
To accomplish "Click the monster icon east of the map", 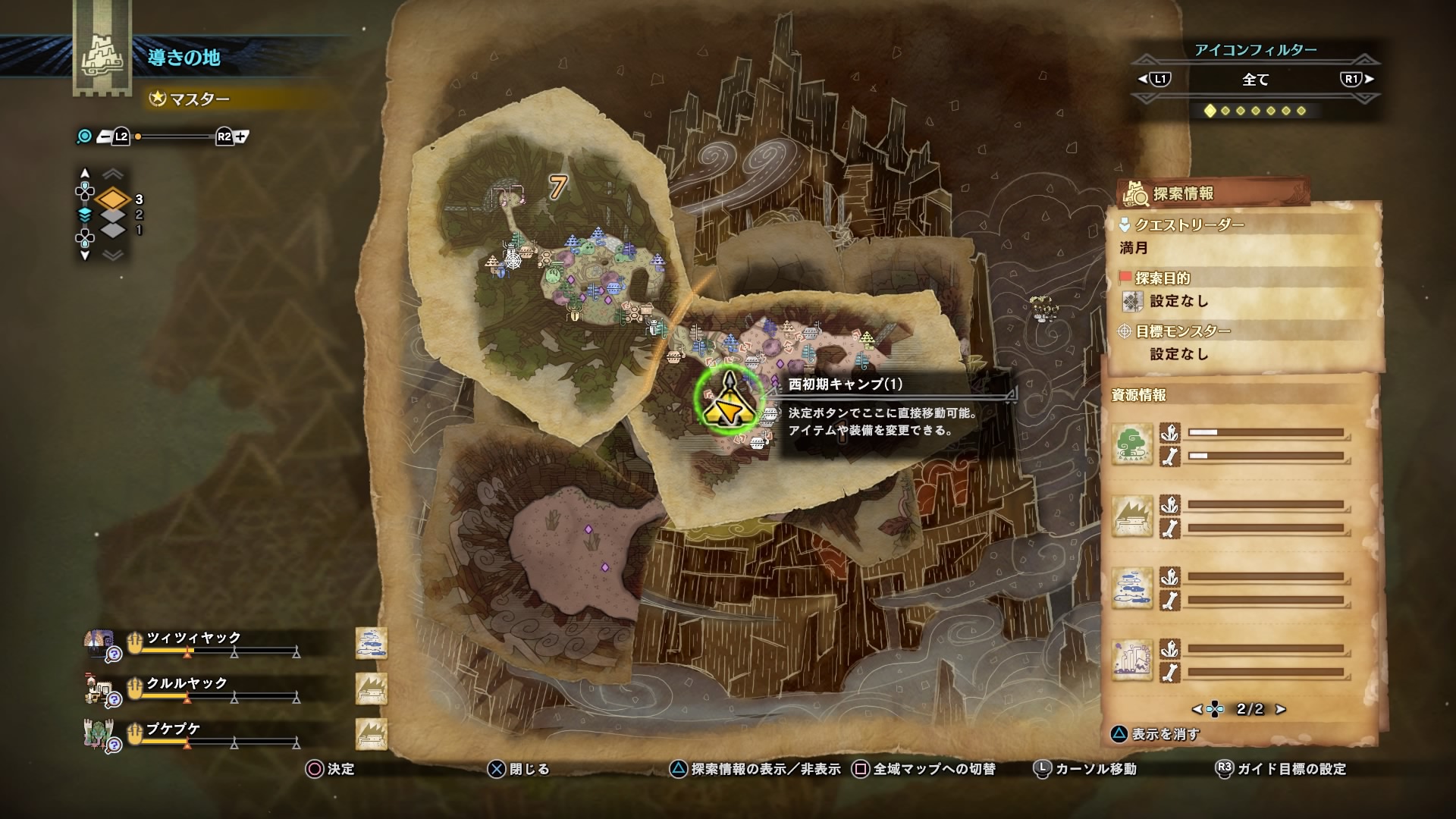I will point(1044,308).
